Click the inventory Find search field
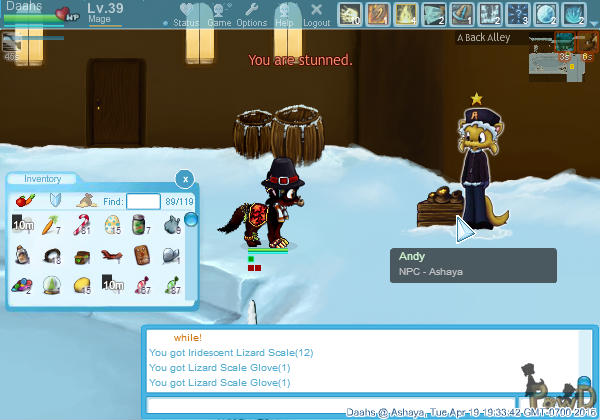The width and height of the screenshot is (600, 420). coord(143,202)
